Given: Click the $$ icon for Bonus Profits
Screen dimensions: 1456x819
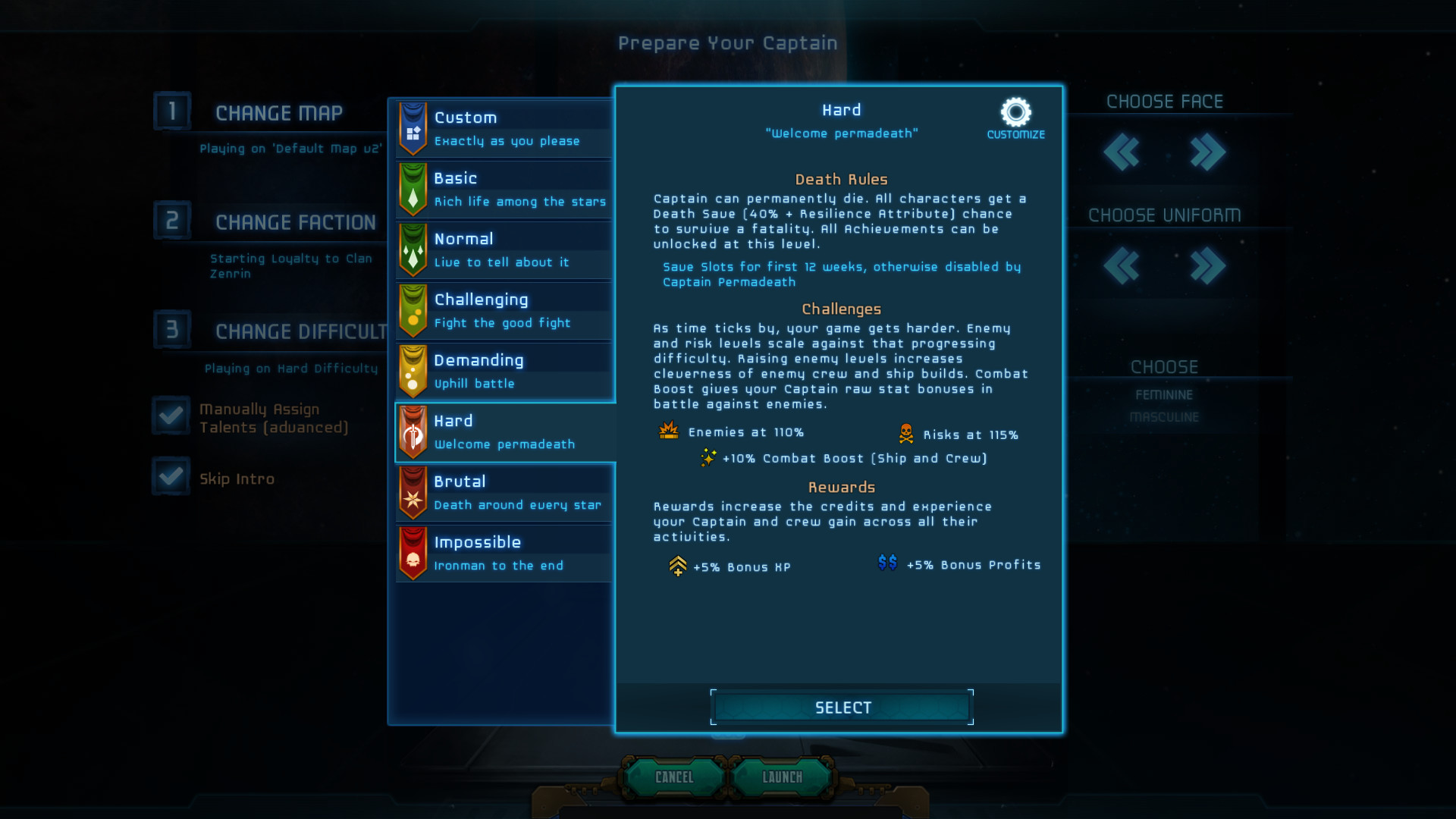Looking at the screenshot, I should coord(888,563).
